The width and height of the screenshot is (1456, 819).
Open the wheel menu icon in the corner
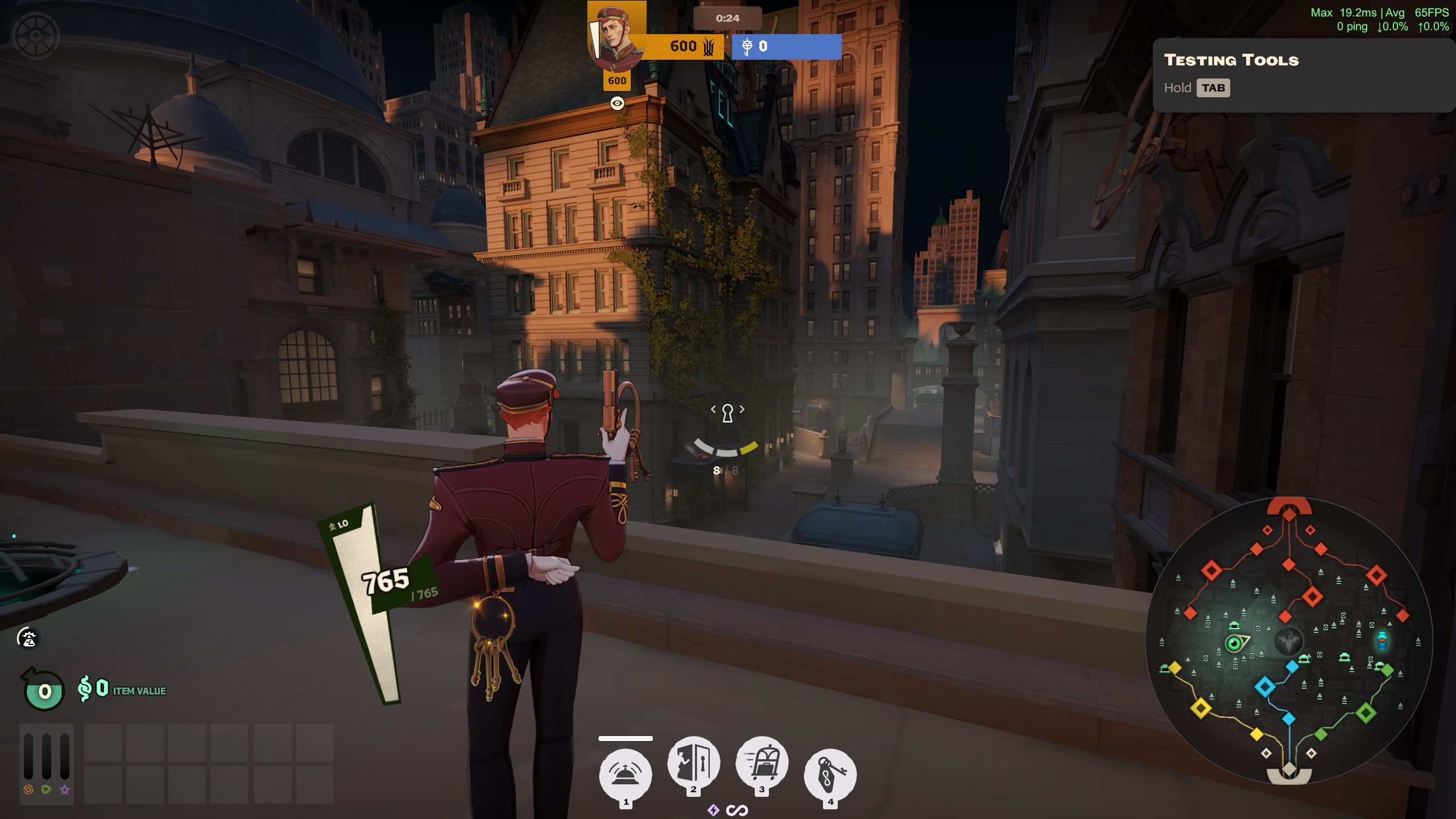coord(35,35)
